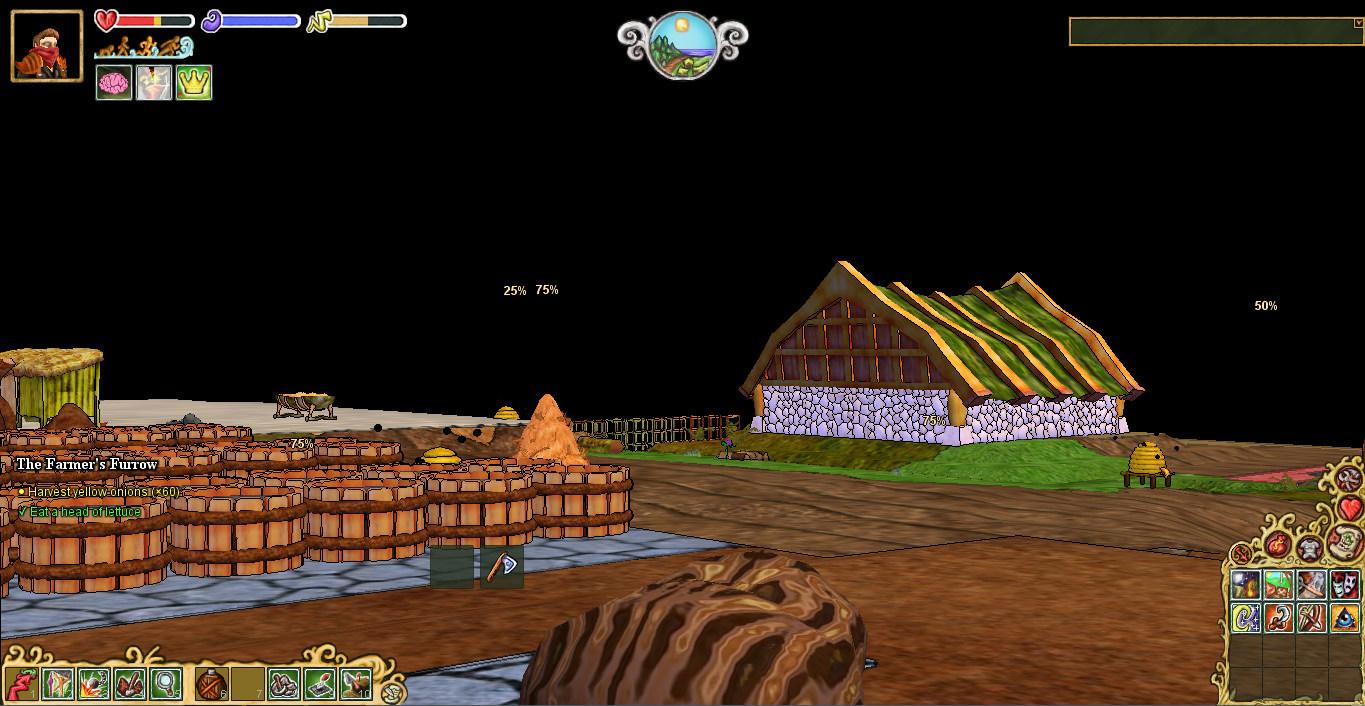The width and height of the screenshot is (1365, 706).
Task: Open the red coin pouch inventory button
Action: (x=1278, y=545)
